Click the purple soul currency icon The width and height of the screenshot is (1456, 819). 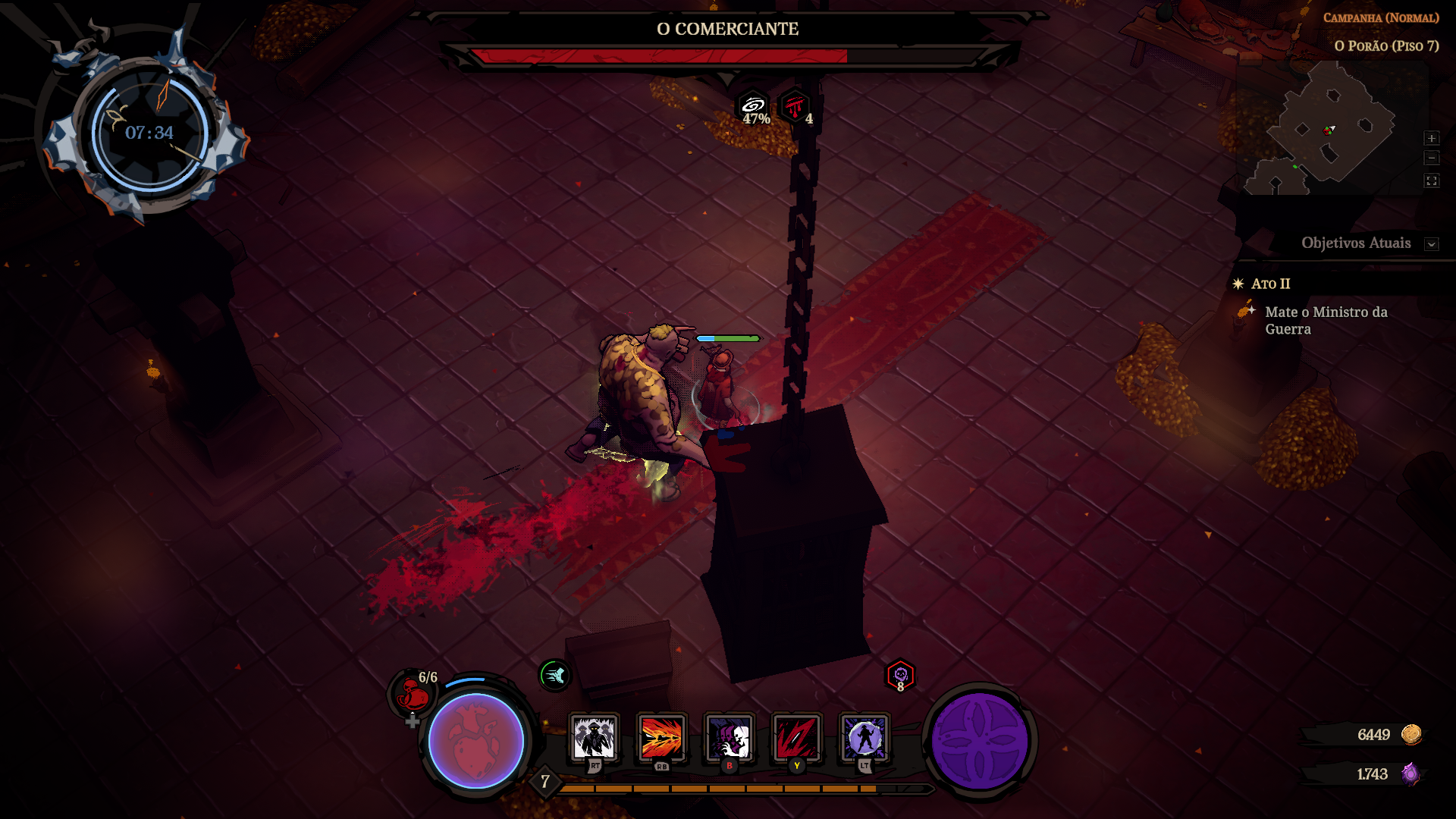pos(1410,773)
